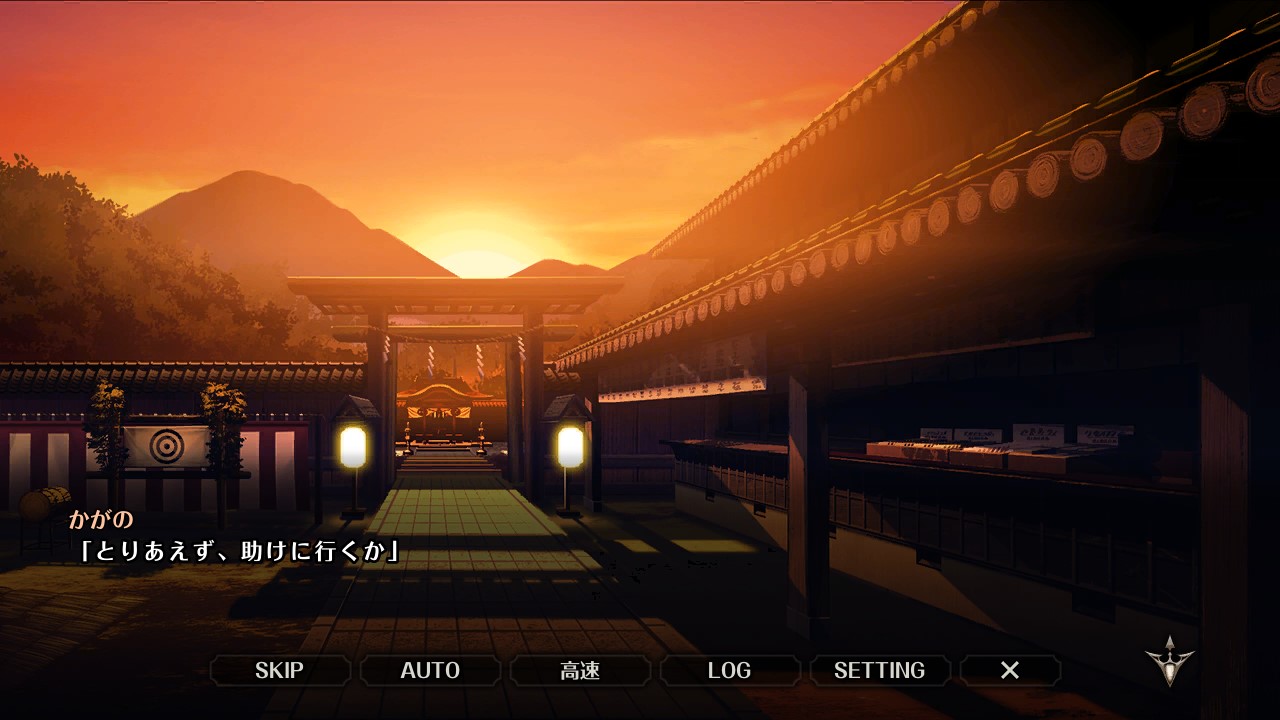Toggle the 高速 fast-forward button
Viewport: 1280px width, 720px height.
[x=580, y=670]
